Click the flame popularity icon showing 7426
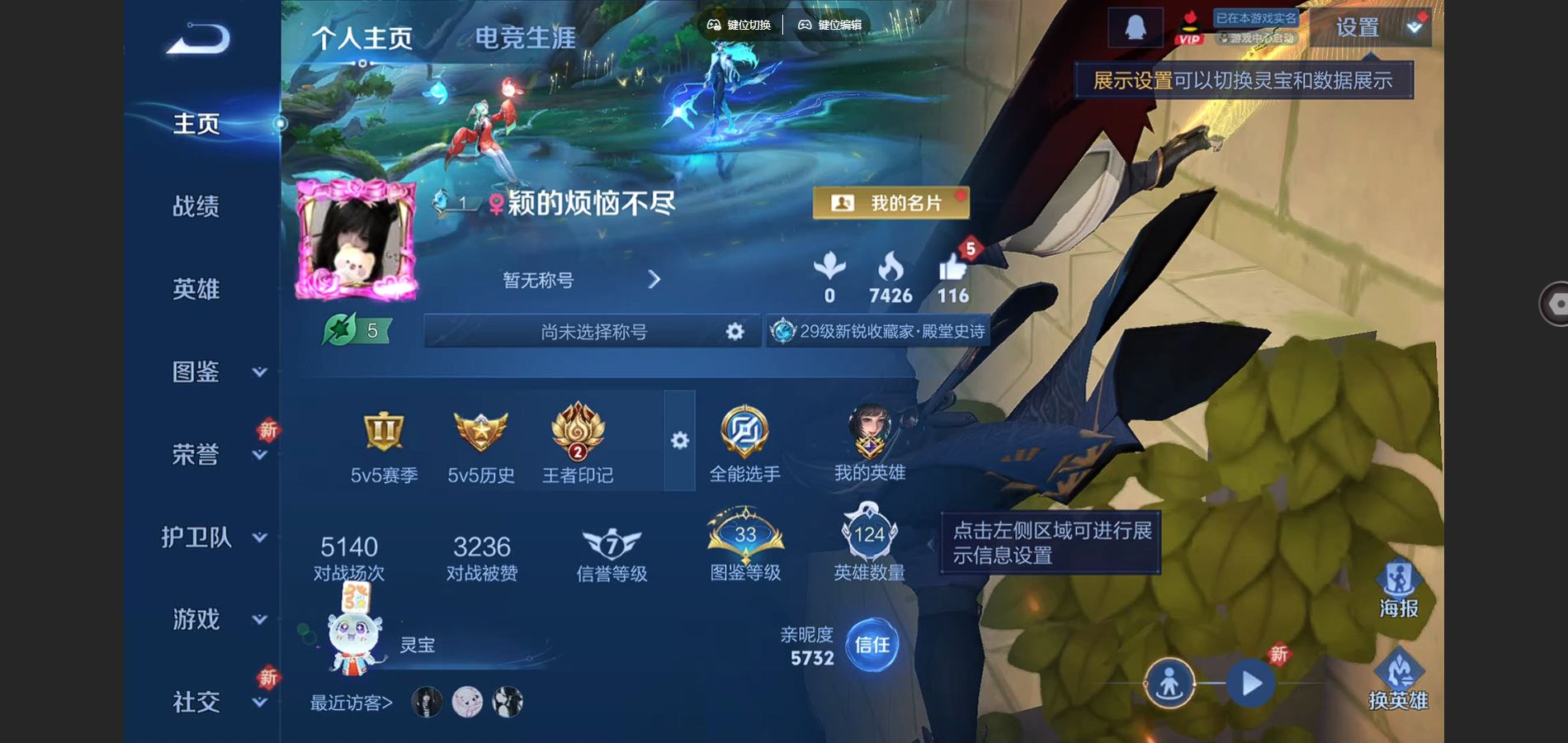Viewport: 1568px width, 743px height. [889, 266]
